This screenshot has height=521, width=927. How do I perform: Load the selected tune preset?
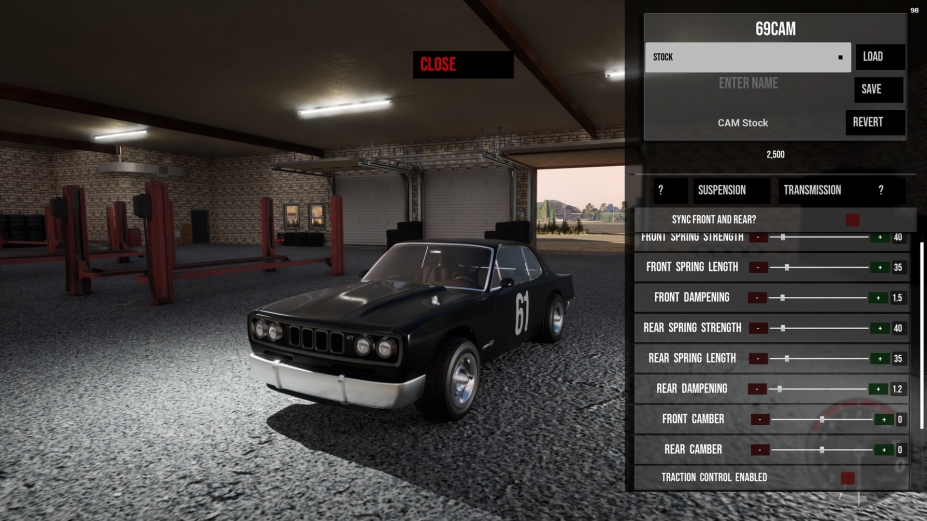click(880, 57)
